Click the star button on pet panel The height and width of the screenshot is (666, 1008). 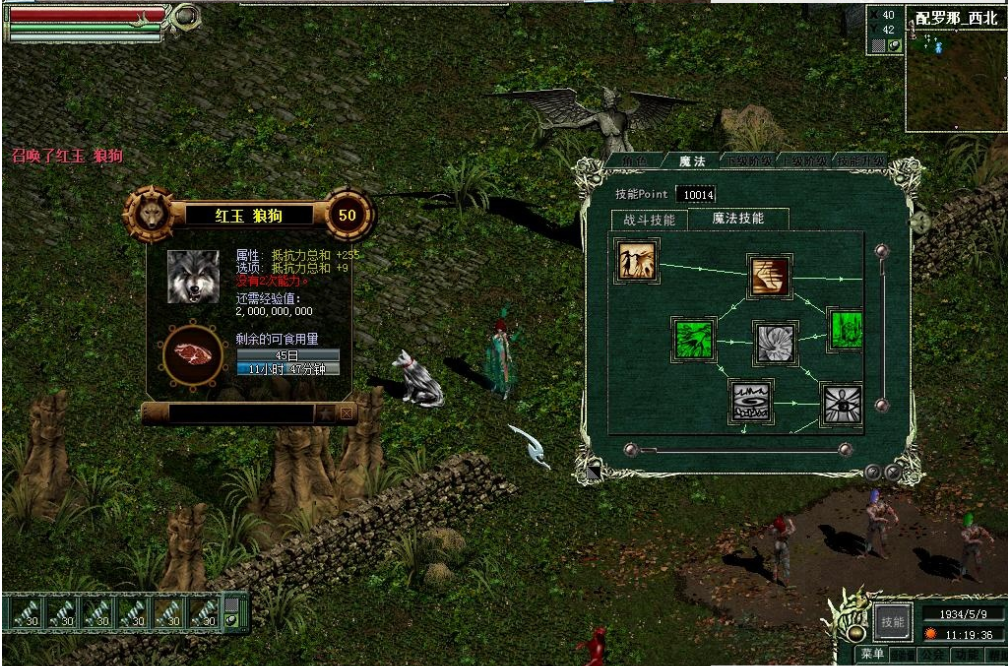tap(325, 412)
